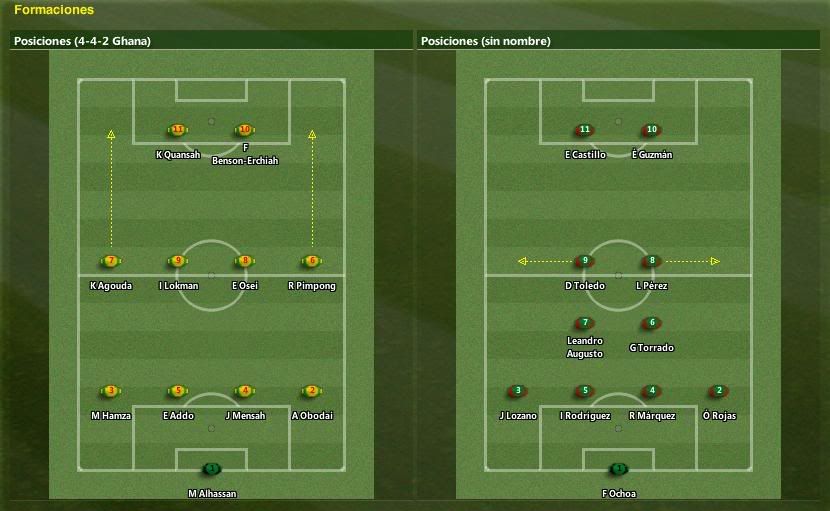Choose left back M Hamza's marker
This screenshot has width=830, height=511.
pos(111,391)
